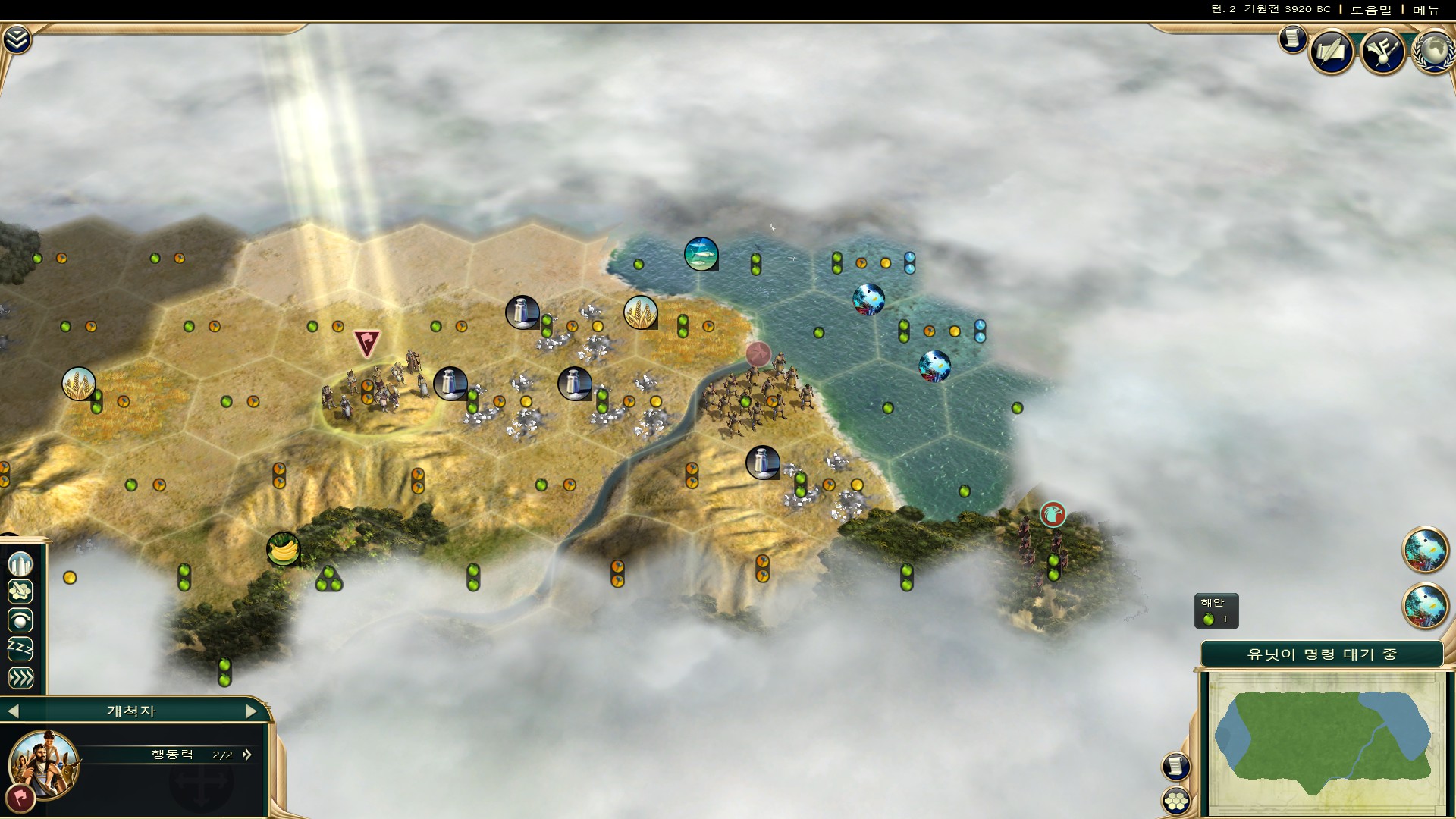Open the scroll notification log icon in the top bar
The image size is (1456, 819).
[1292, 39]
